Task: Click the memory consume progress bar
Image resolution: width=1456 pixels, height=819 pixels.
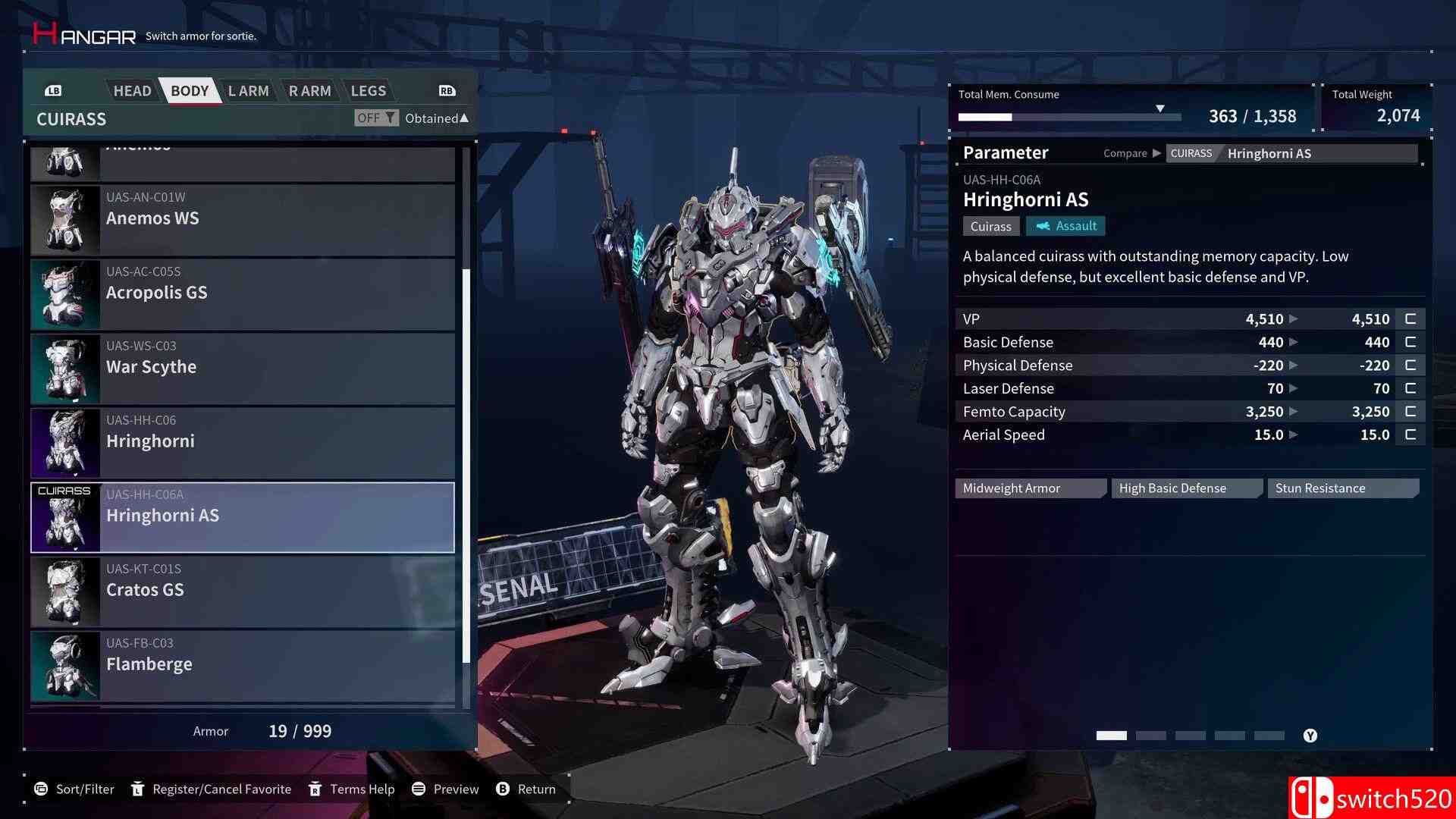Action: click(1069, 117)
